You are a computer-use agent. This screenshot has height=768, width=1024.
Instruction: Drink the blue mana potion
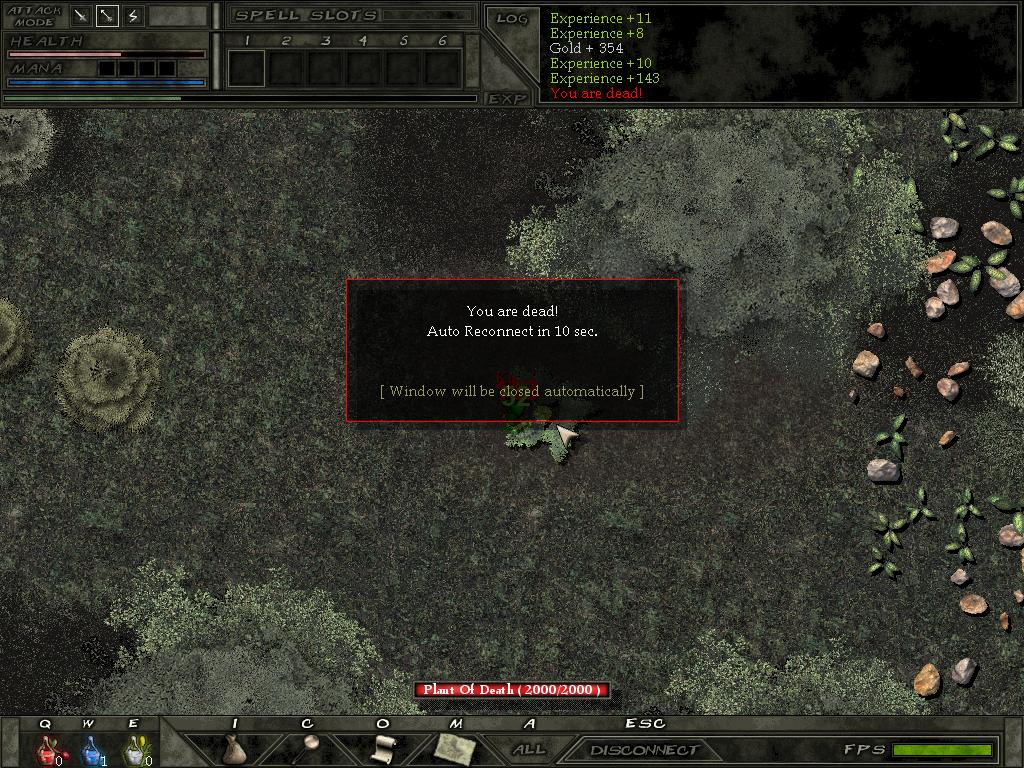pos(91,749)
